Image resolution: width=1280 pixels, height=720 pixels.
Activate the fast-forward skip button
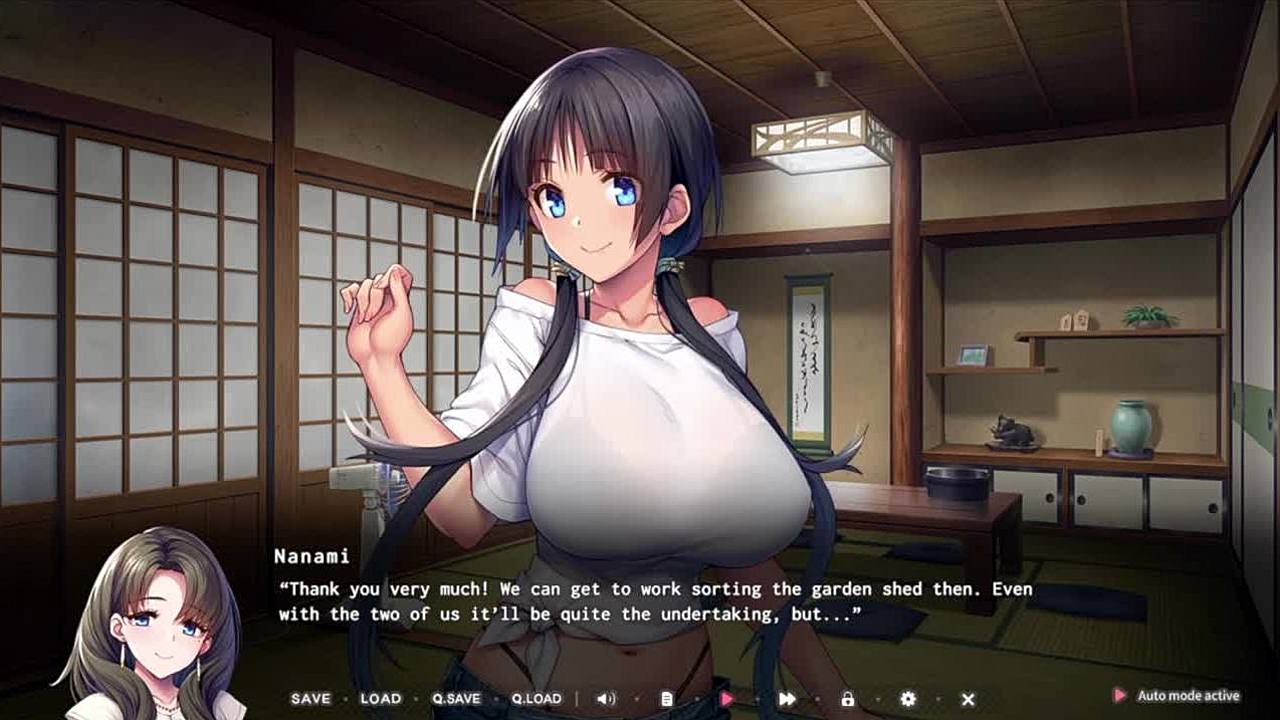[787, 699]
